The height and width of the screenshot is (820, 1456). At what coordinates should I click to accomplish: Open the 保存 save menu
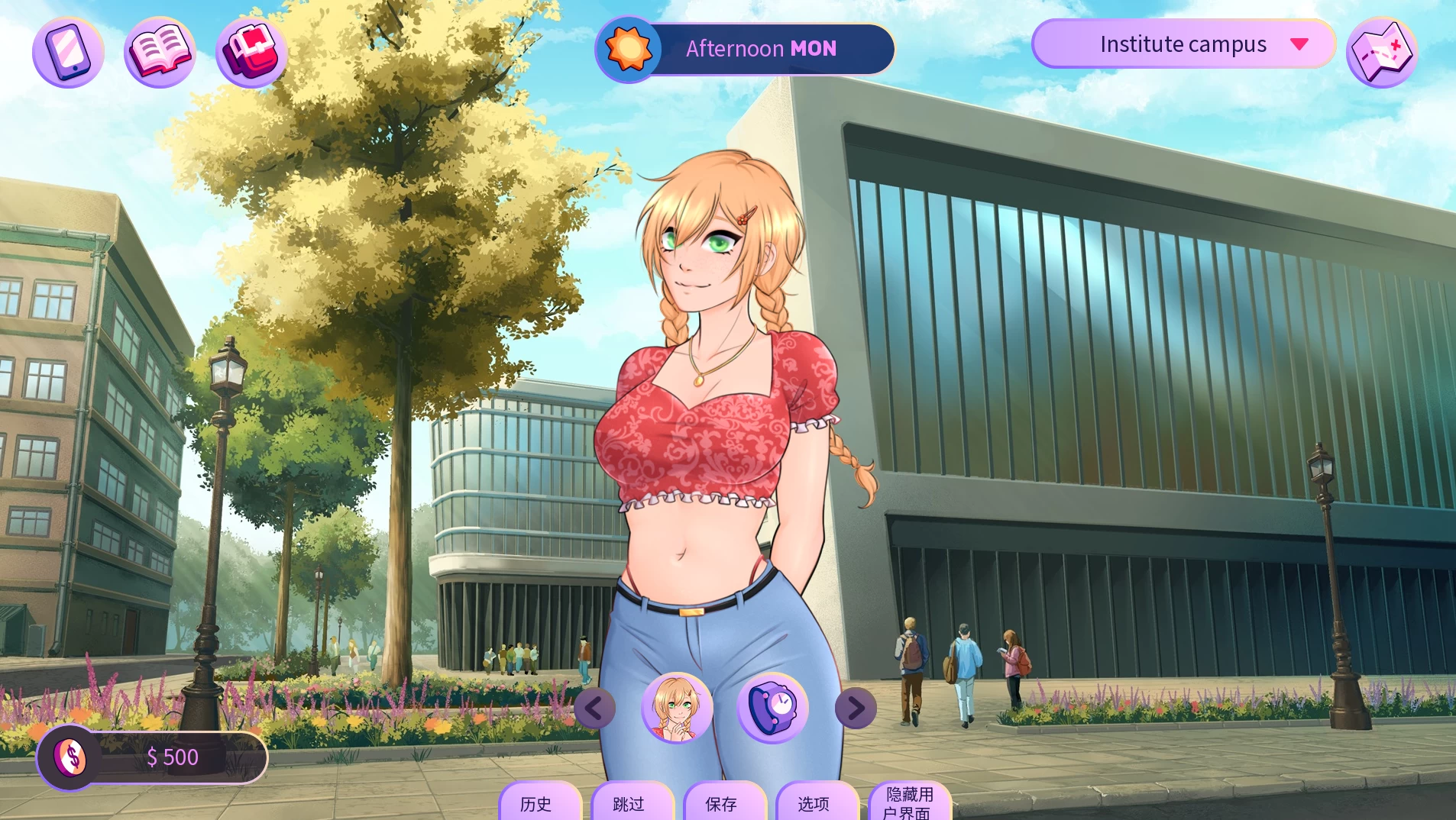(x=721, y=803)
